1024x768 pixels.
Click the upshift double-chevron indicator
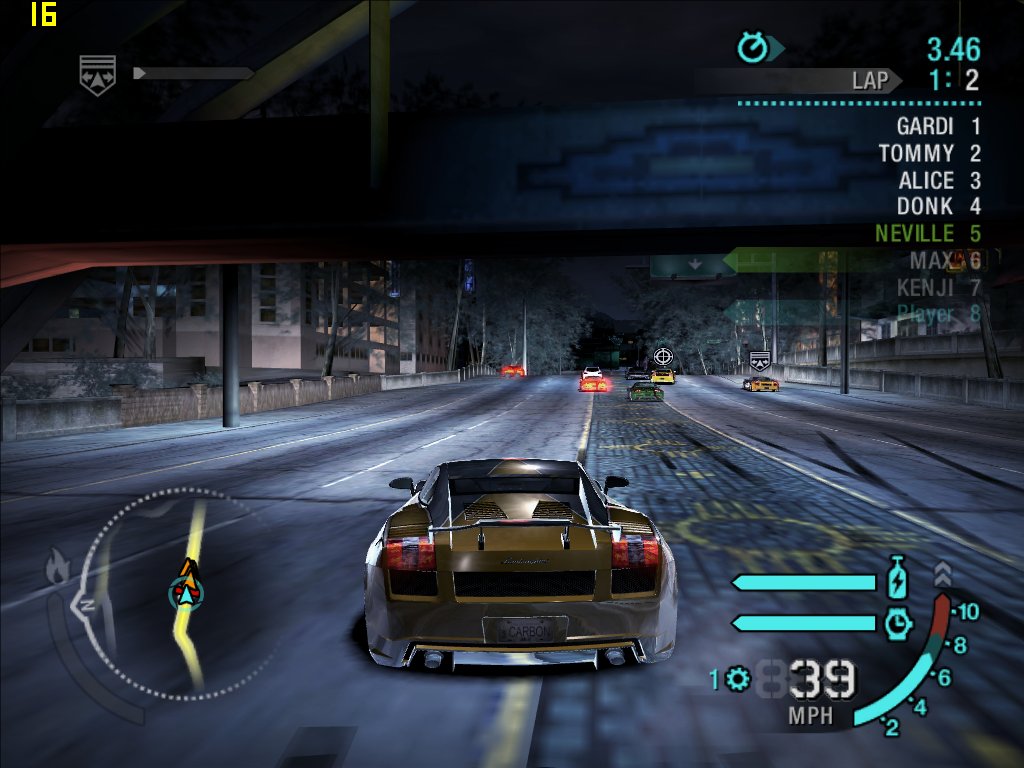click(943, 573)
